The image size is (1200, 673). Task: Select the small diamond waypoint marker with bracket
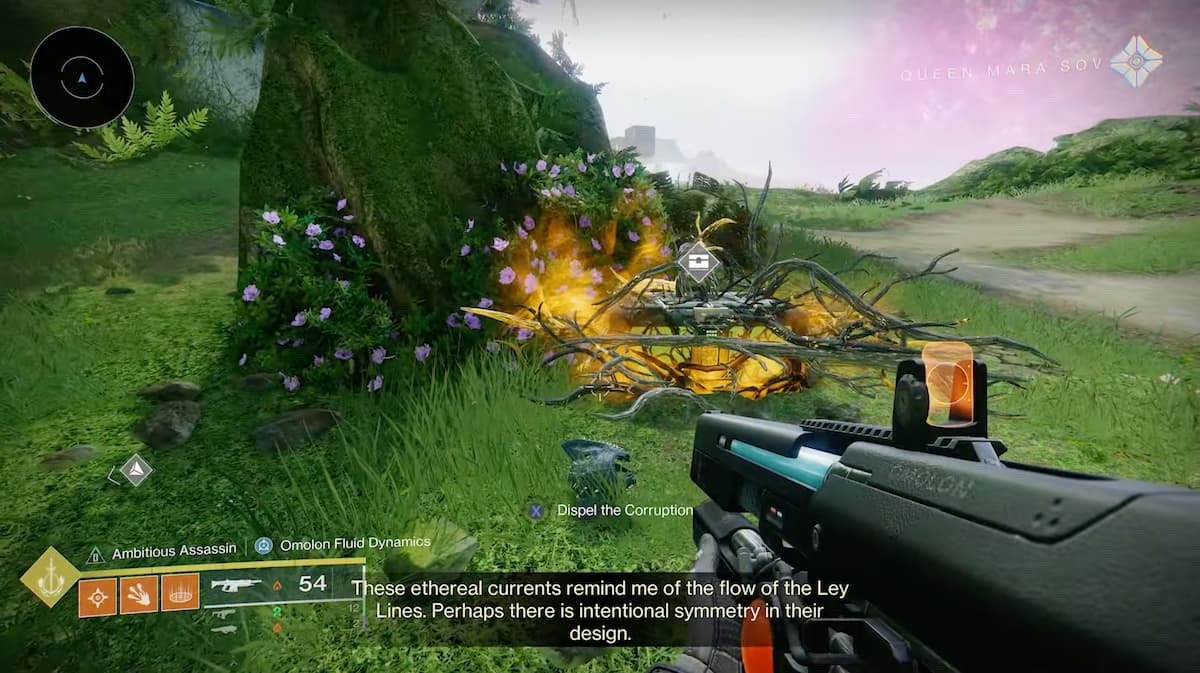(x=135, y=469)
